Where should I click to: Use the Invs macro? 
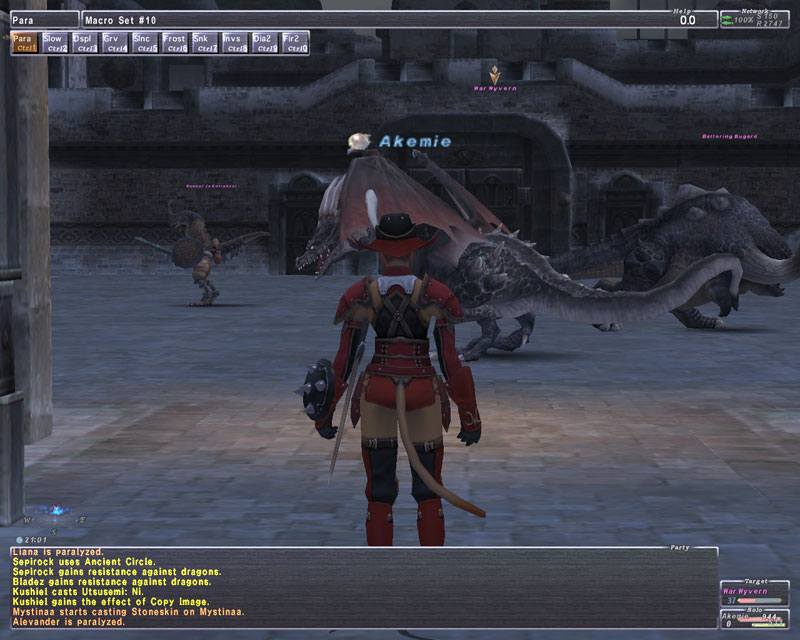pyautogui.click(x=235, y=42)
